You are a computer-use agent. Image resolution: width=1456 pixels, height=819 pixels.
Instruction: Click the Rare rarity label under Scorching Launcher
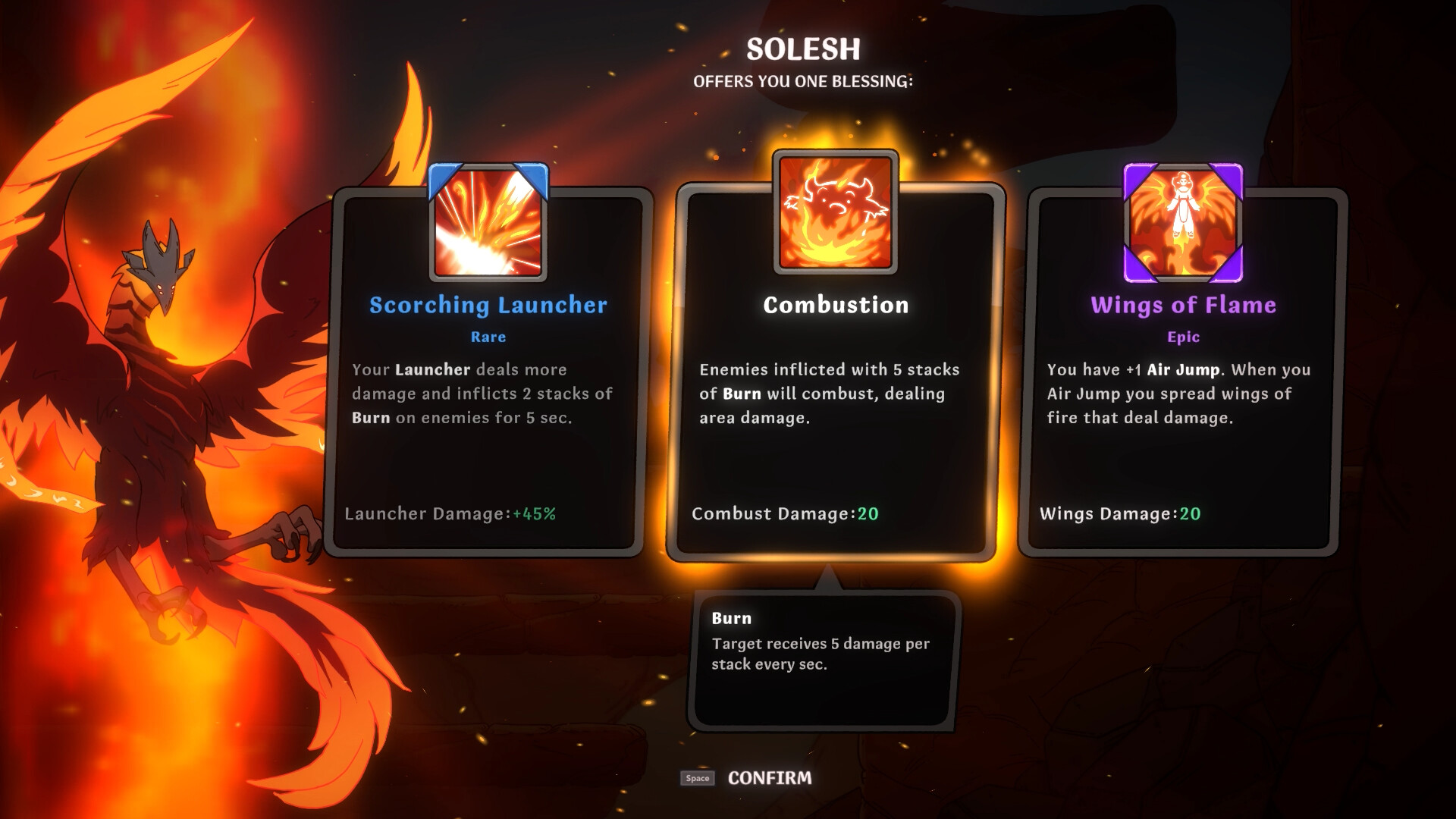tap(488, 337)
